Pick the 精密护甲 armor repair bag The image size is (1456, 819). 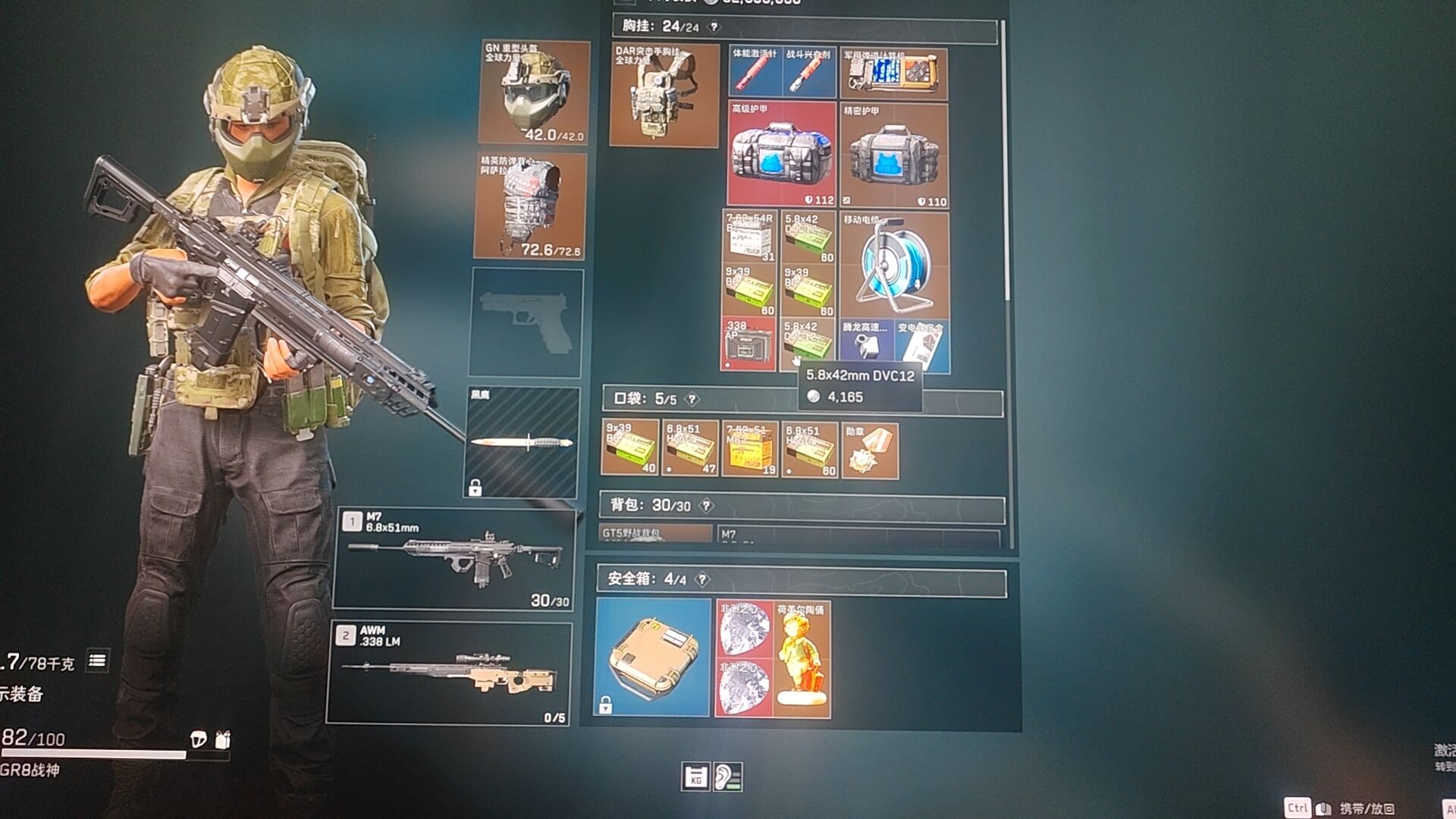(894, 155)
